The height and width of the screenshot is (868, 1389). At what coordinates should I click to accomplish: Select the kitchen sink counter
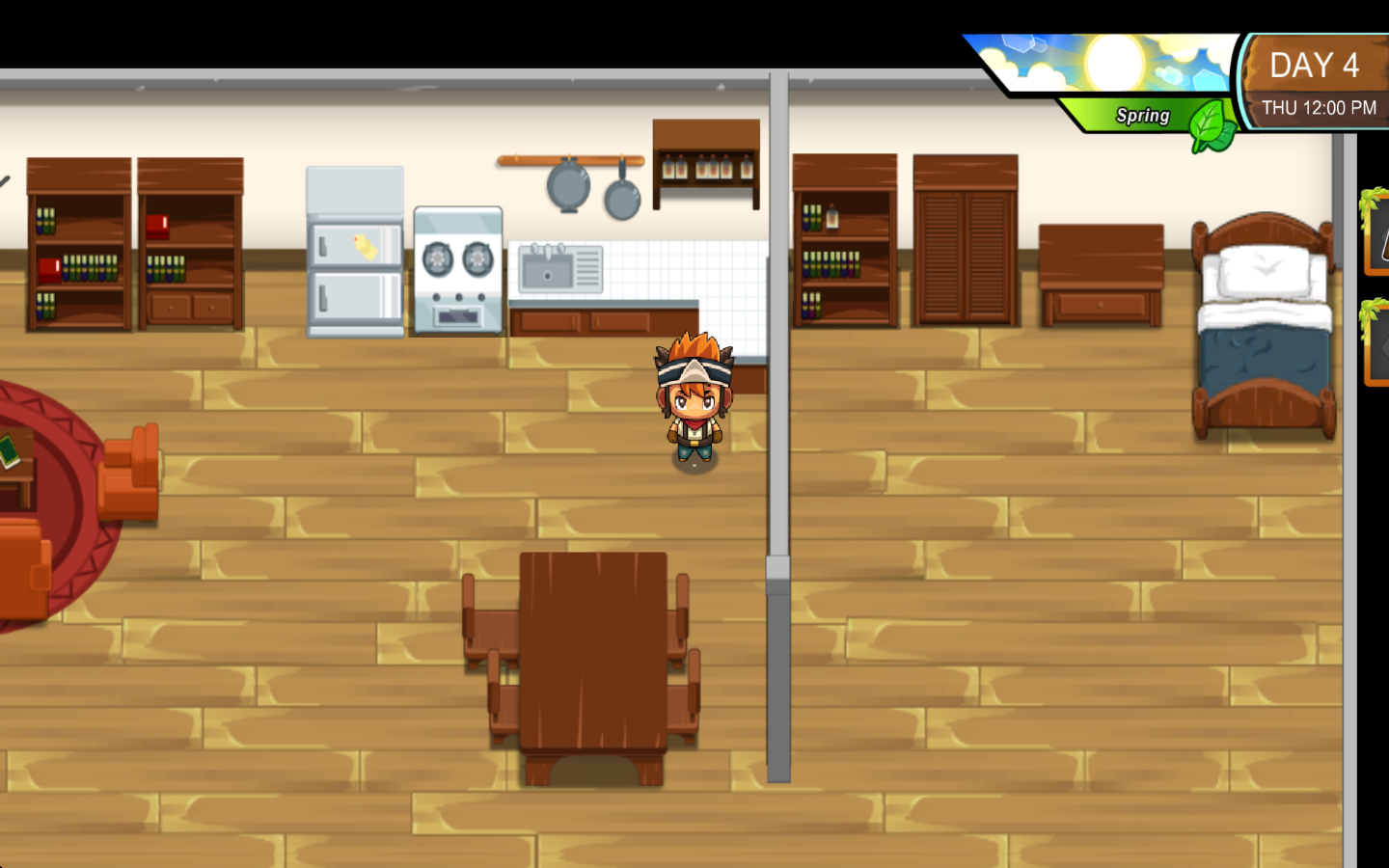pos(558,268)
